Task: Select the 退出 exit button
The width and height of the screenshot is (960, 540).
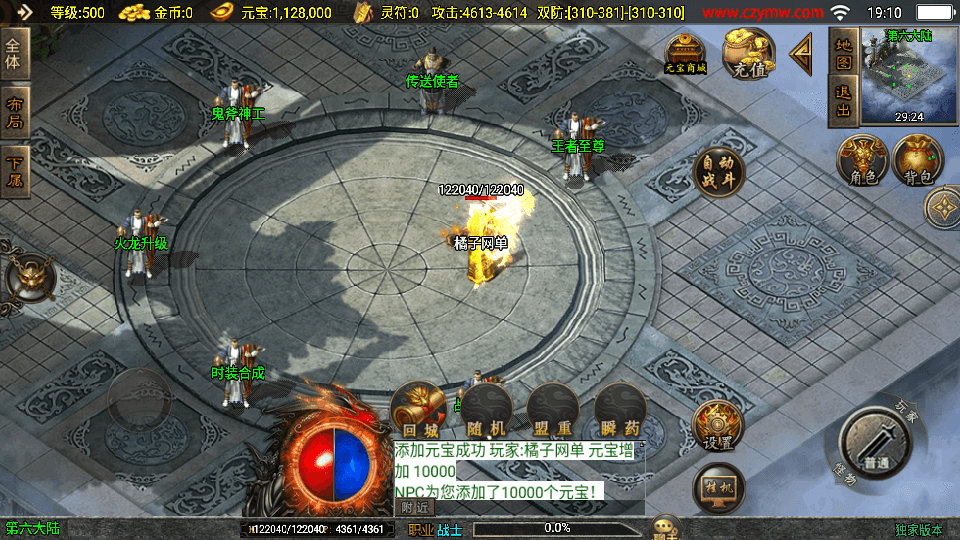Action: pyautogui.click(x=843, y=102)
